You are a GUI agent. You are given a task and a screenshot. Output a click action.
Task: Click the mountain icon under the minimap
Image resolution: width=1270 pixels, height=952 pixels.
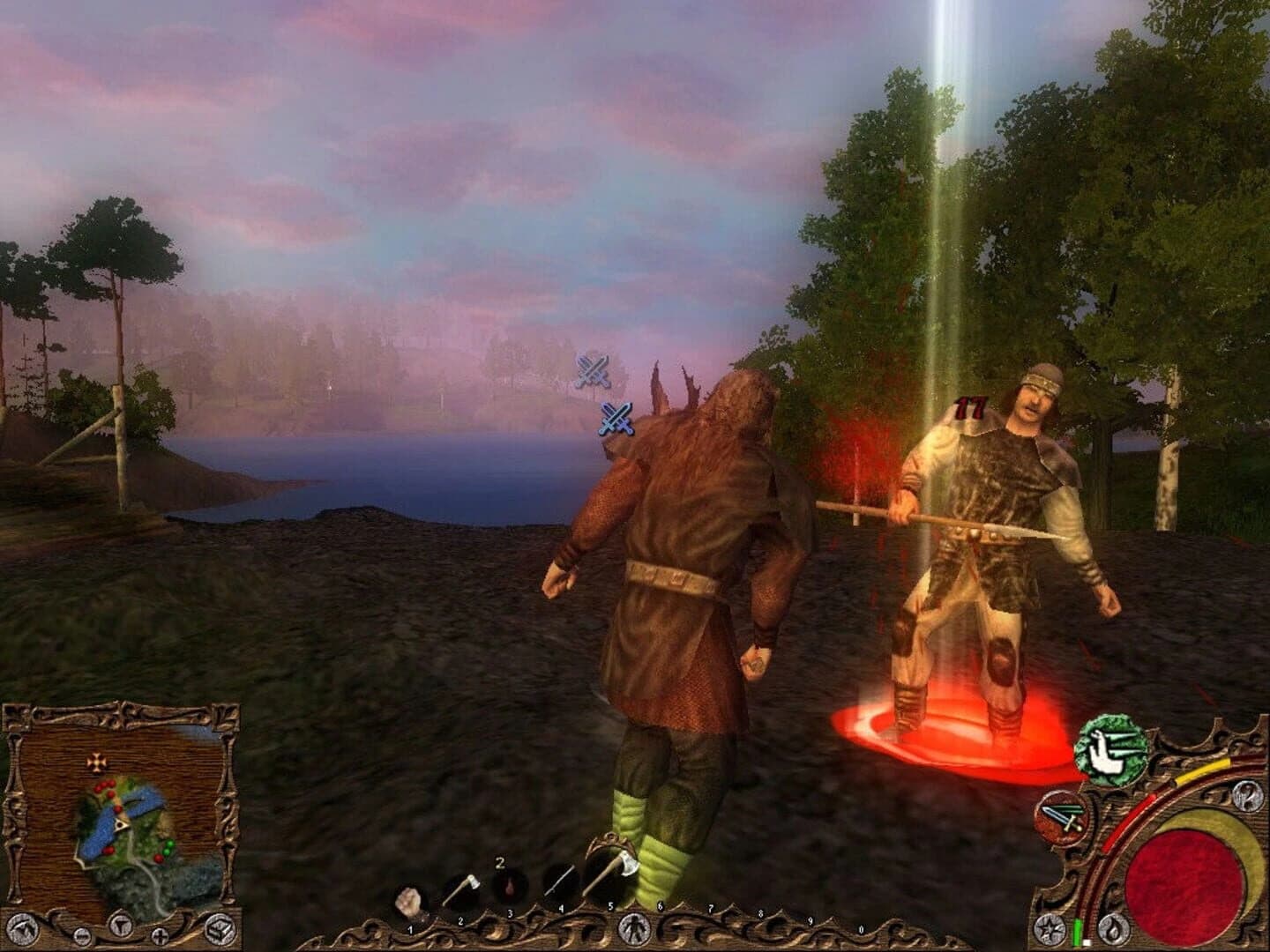24,928
